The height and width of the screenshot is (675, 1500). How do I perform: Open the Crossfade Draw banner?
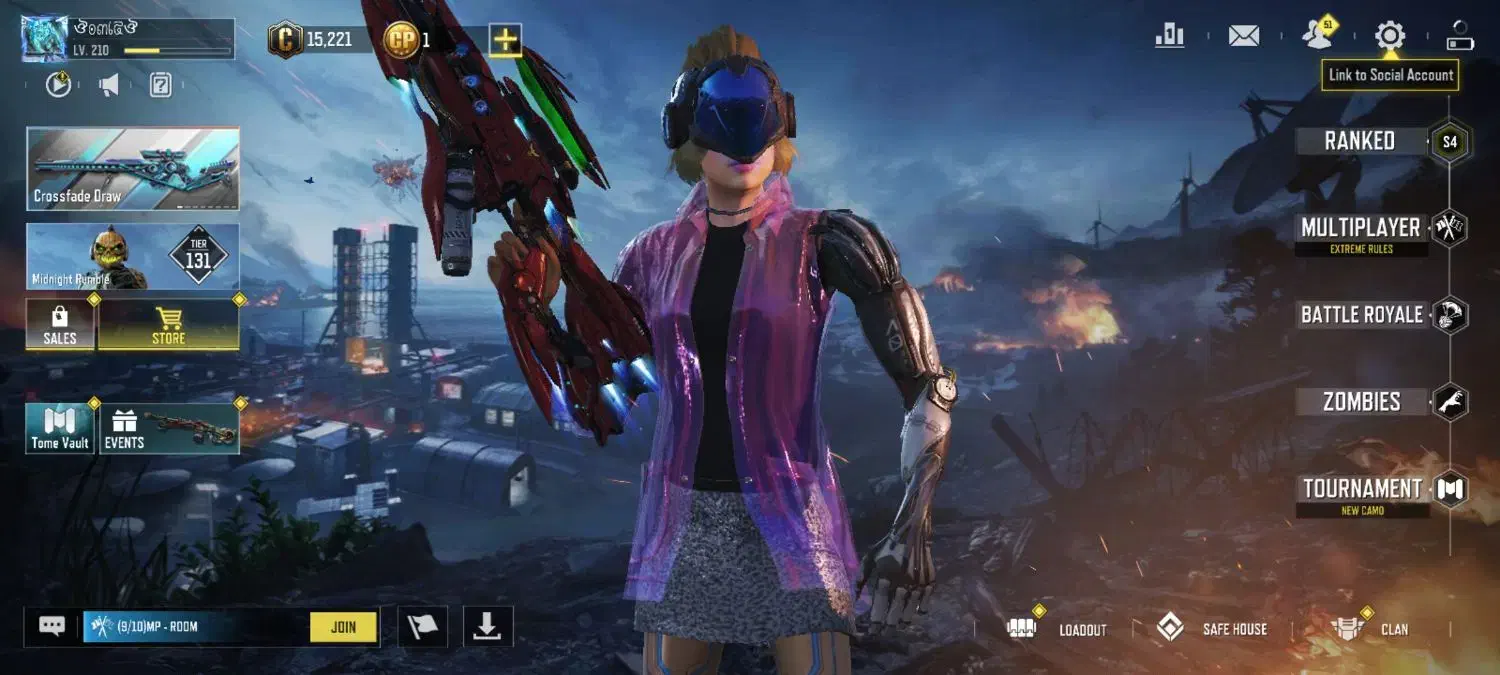133,169
